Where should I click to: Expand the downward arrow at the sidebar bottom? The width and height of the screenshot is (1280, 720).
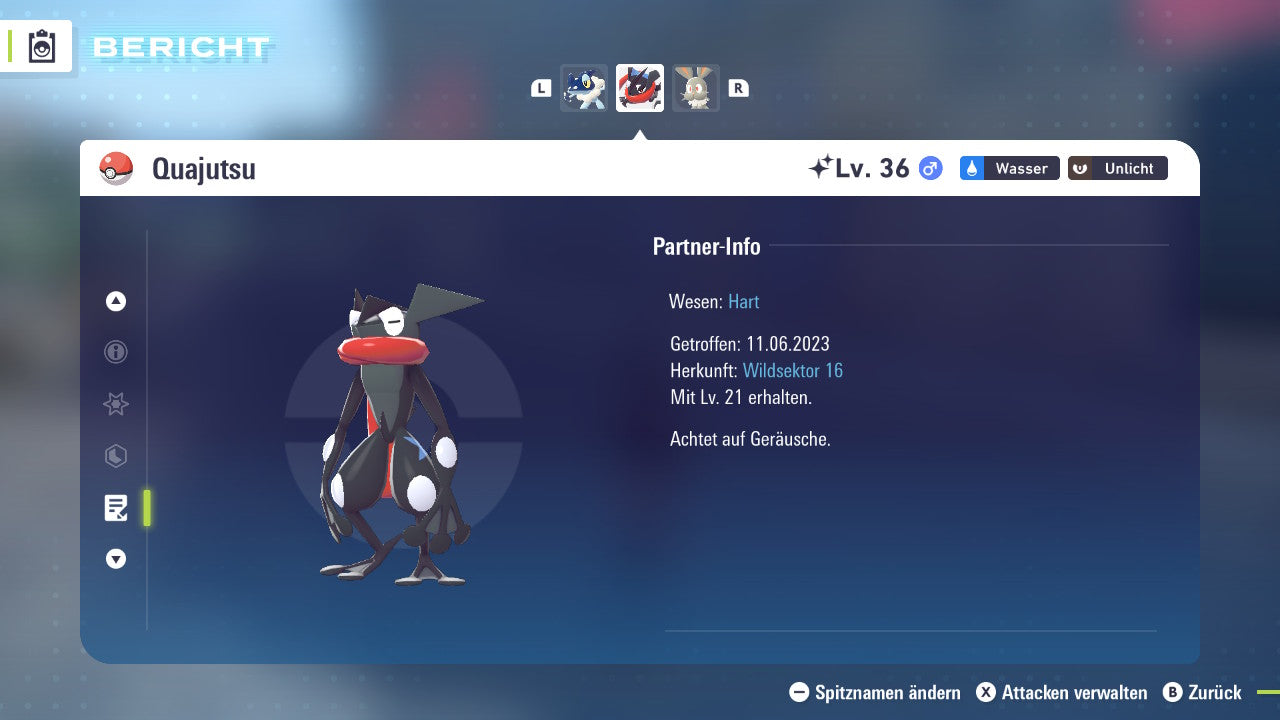point(115,559)
